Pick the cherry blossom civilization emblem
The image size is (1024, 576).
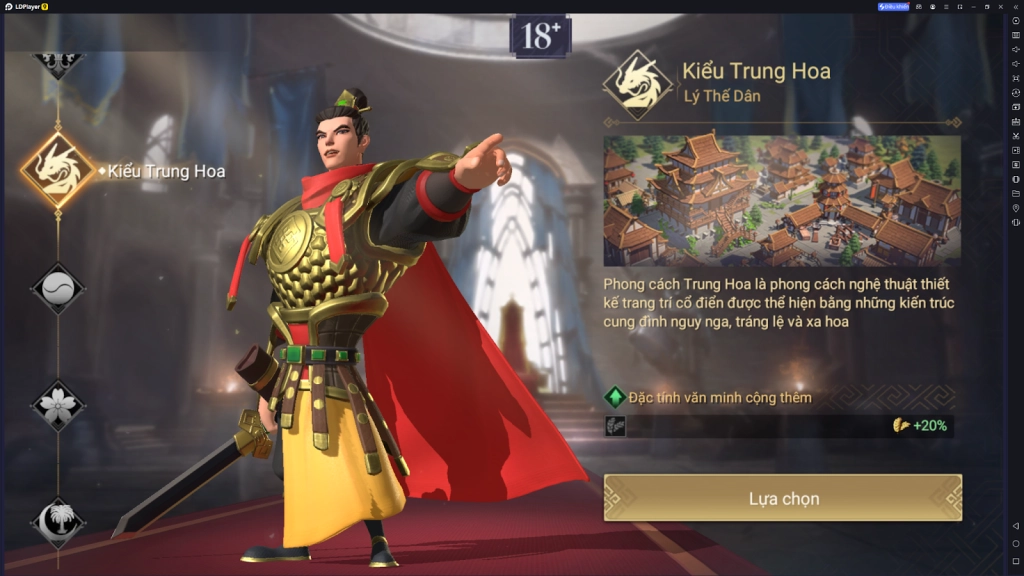pyautogui.click(x=59, y=405)
